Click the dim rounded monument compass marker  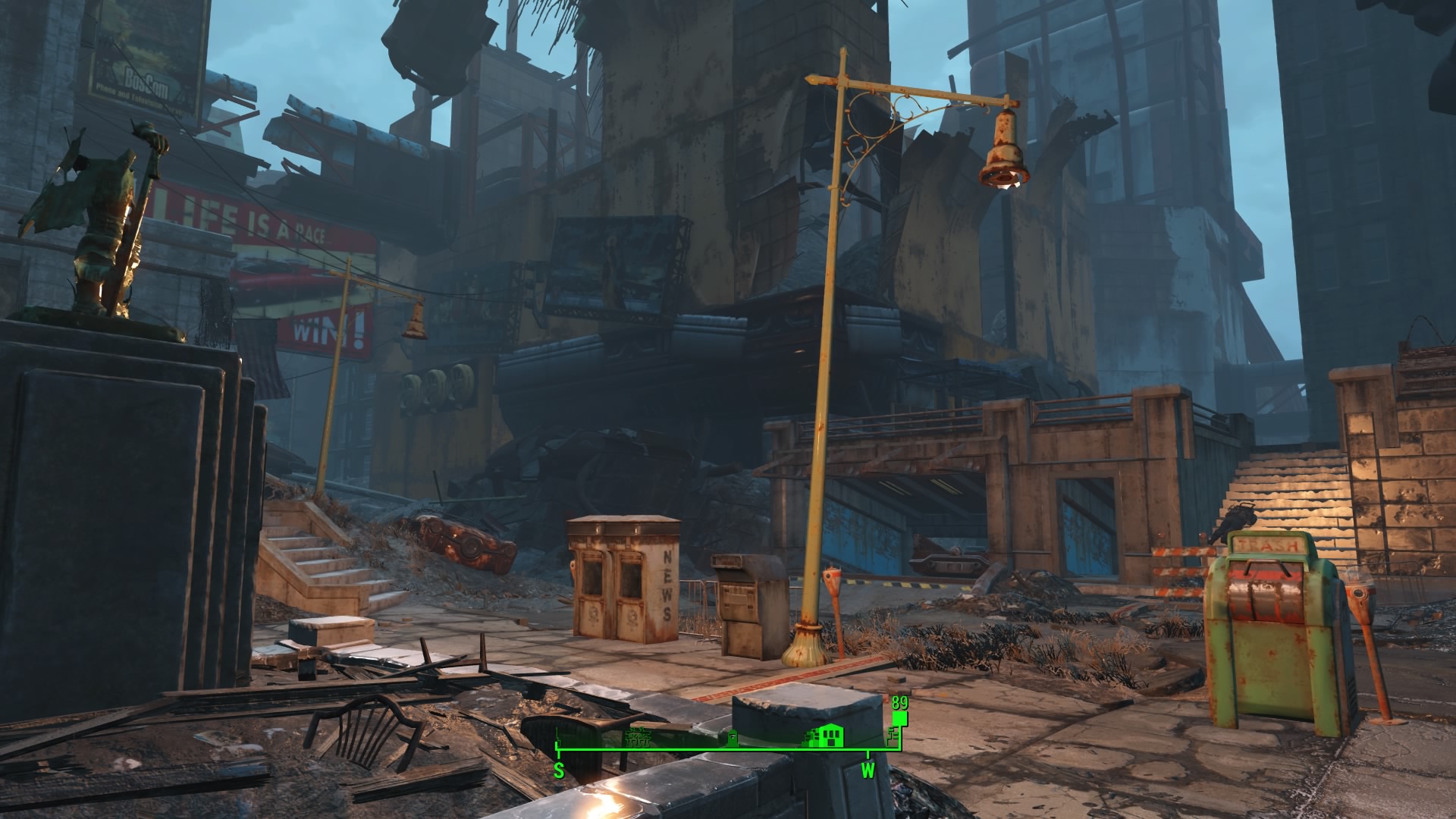point(733,738)
